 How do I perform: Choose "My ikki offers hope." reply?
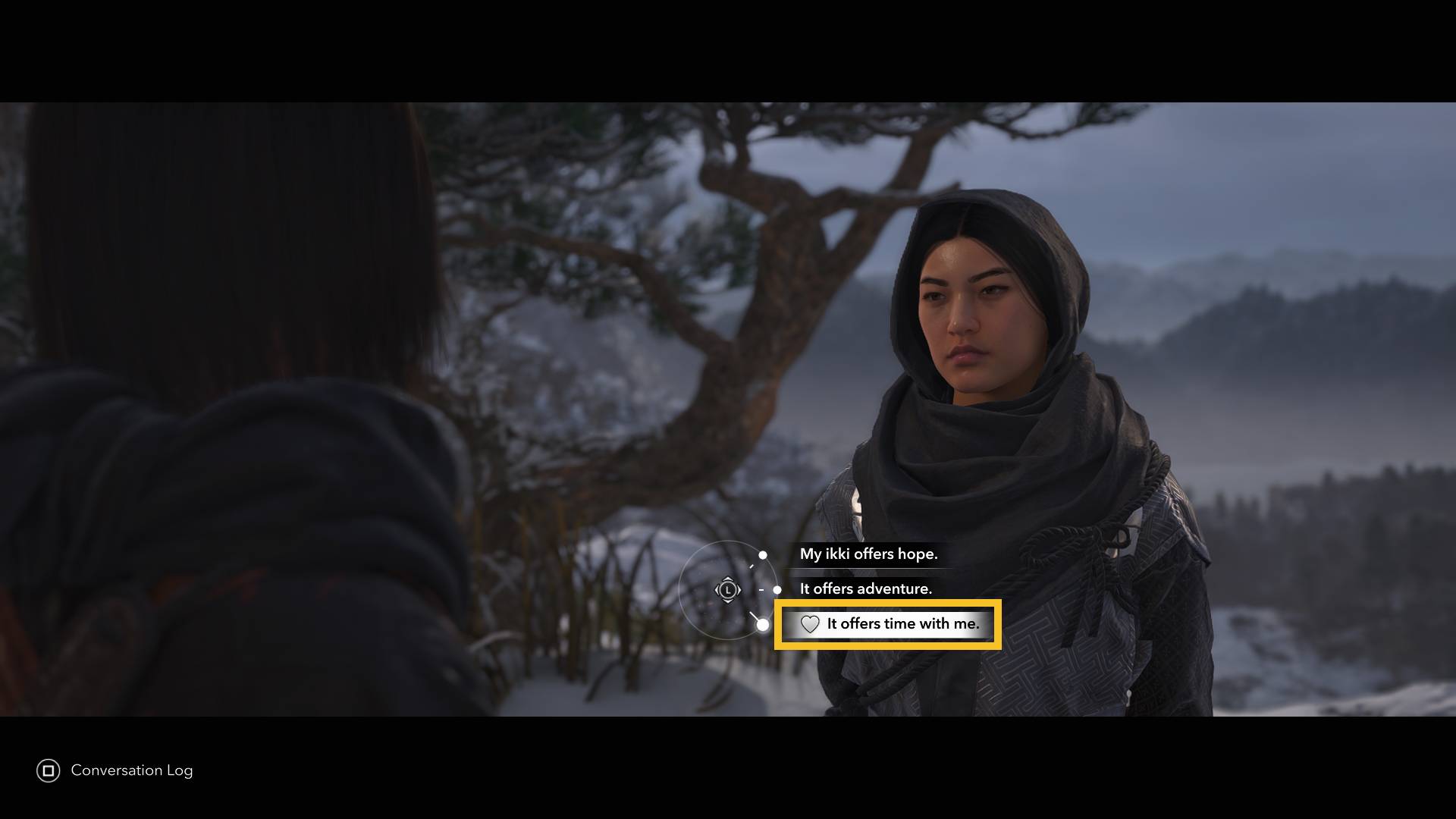(x=868, y=554)
